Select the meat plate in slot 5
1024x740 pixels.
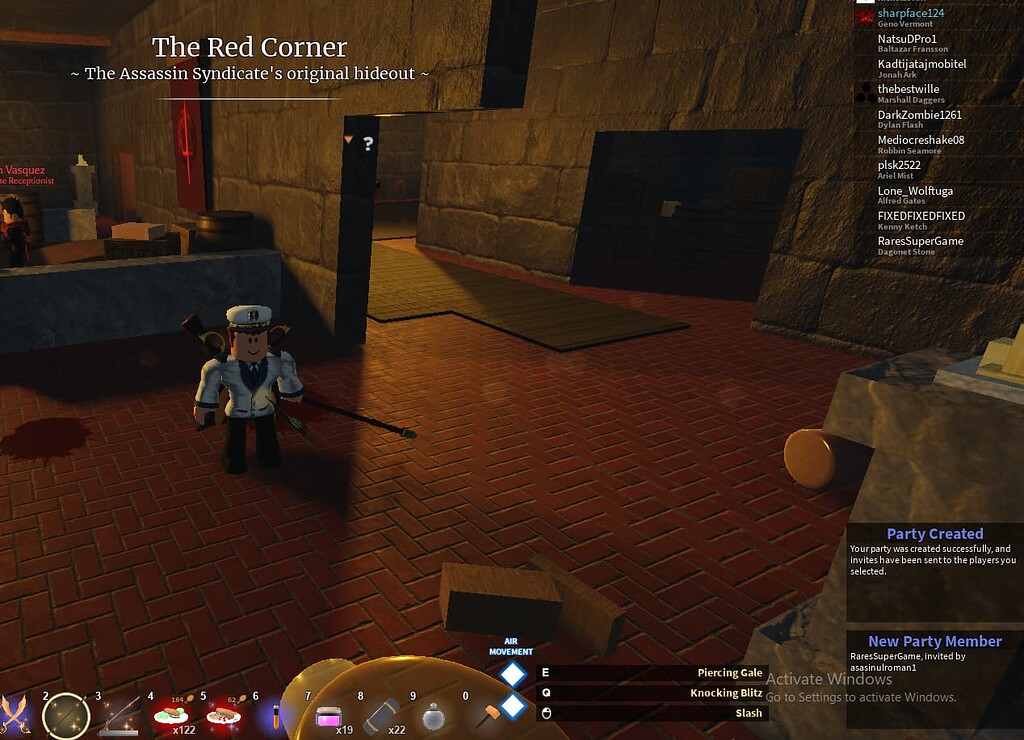(224, 716)
